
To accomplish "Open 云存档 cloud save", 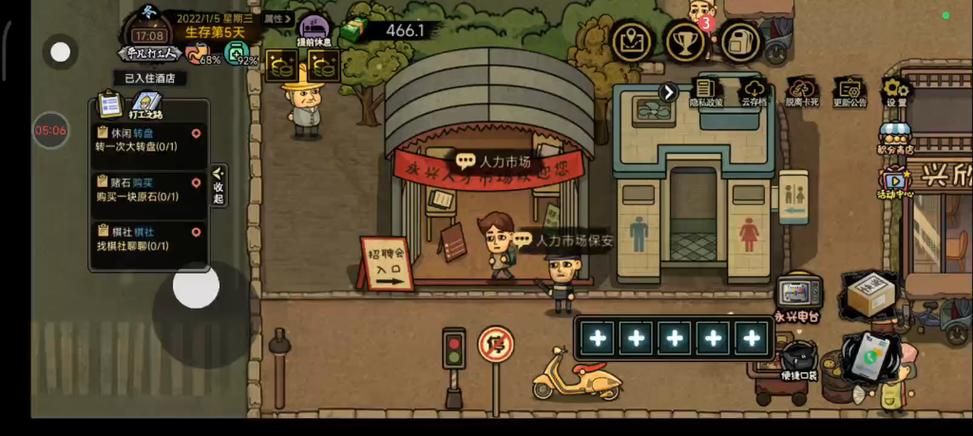I will pos(754,92).
